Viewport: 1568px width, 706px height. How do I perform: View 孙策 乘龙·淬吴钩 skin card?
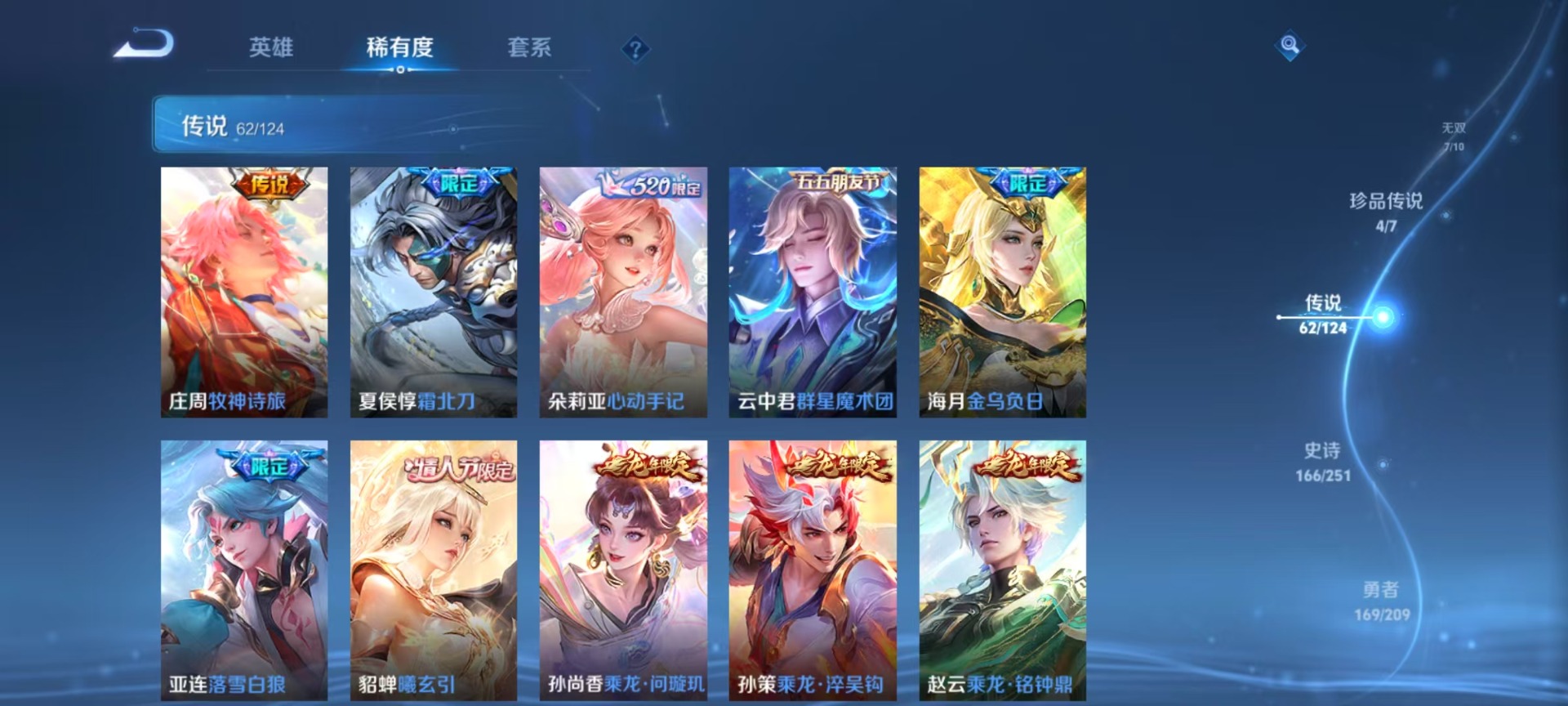[813, 570]
